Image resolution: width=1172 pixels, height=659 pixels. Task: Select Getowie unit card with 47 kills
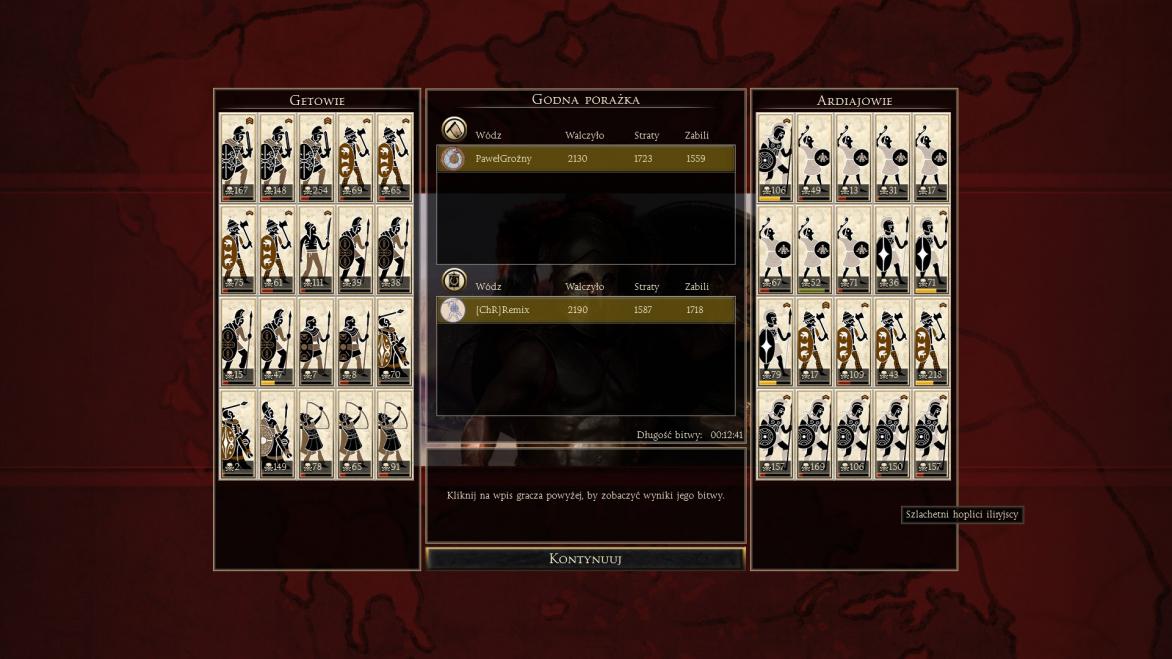[276, 342]
